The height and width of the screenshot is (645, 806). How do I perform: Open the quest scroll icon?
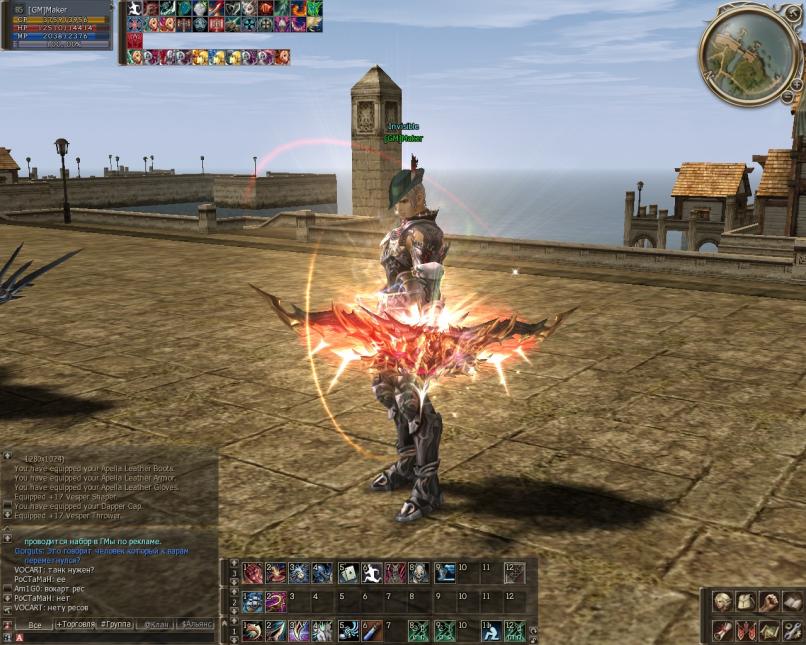point(721,630)
